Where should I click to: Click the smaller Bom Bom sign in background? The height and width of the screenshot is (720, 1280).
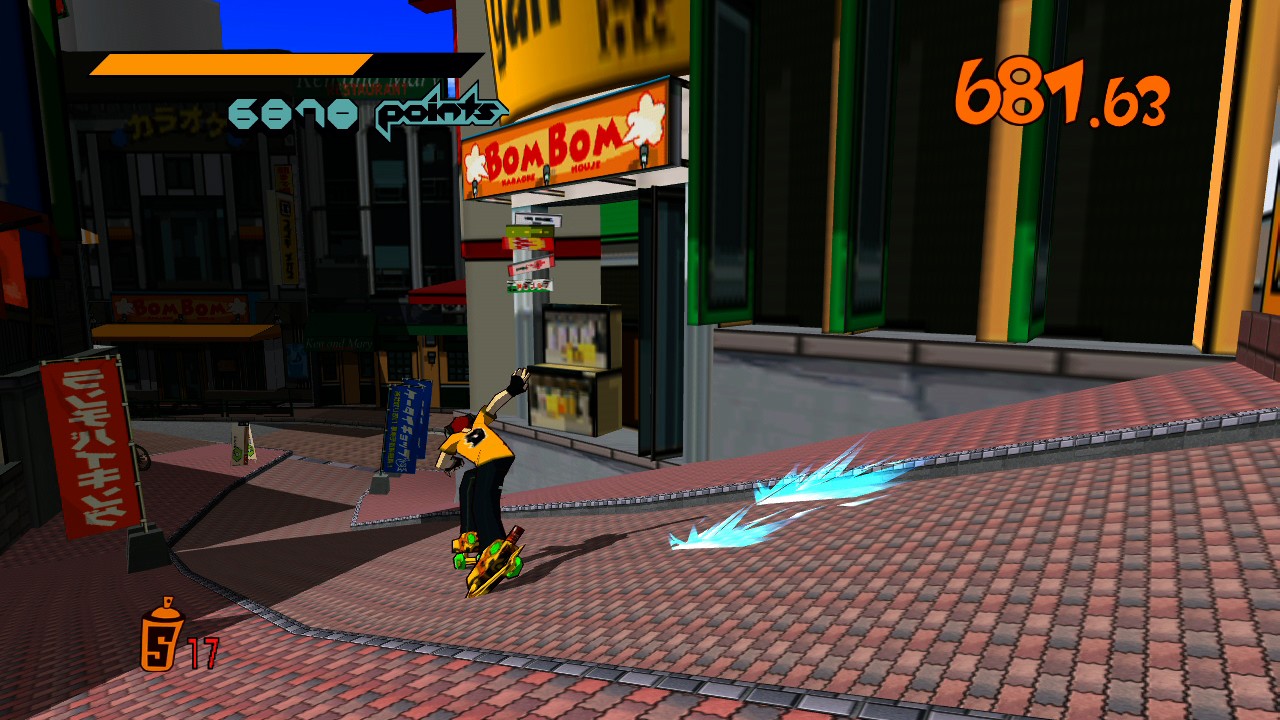point(182,308)
